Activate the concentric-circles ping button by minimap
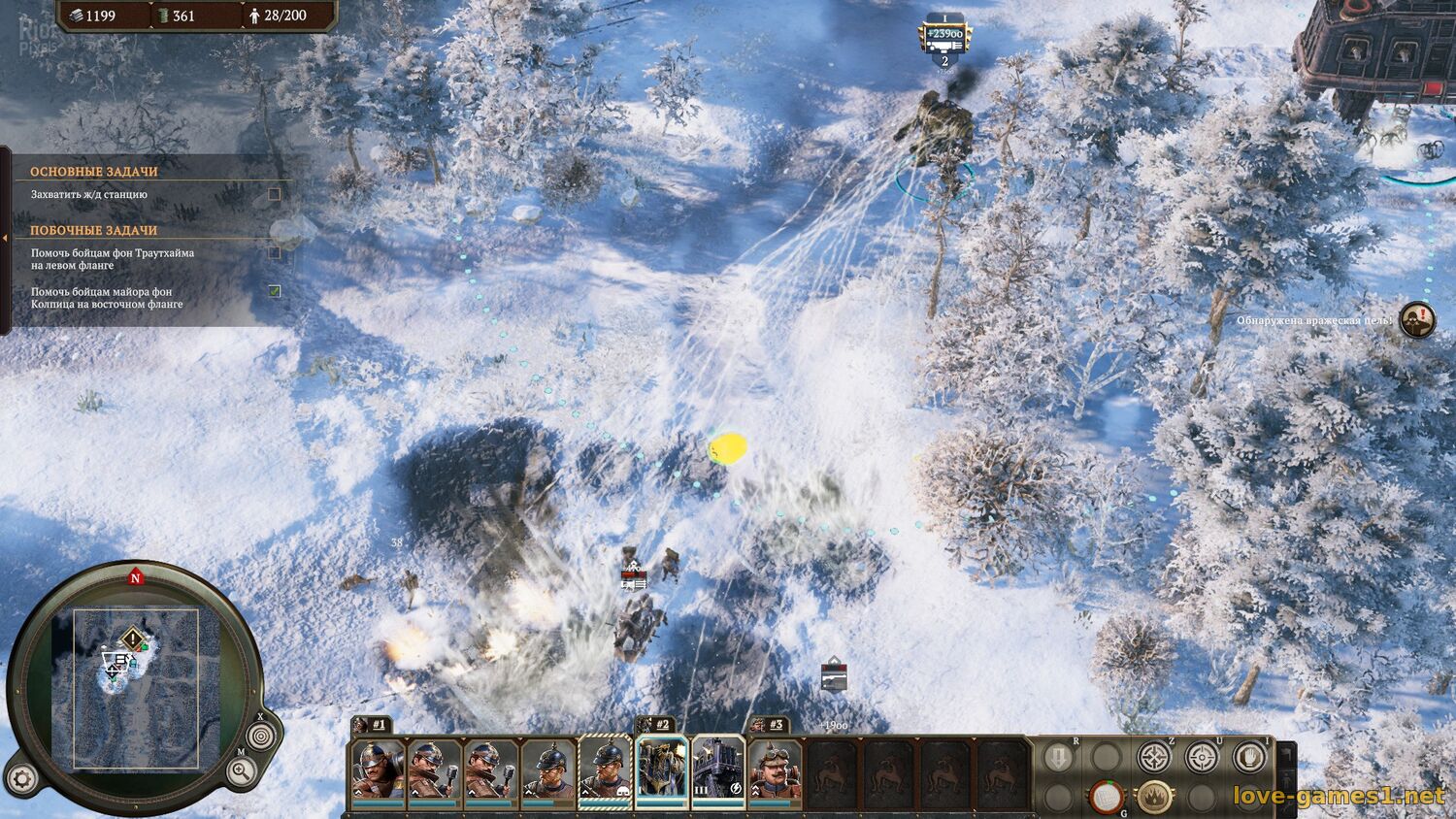 [259, 737]
